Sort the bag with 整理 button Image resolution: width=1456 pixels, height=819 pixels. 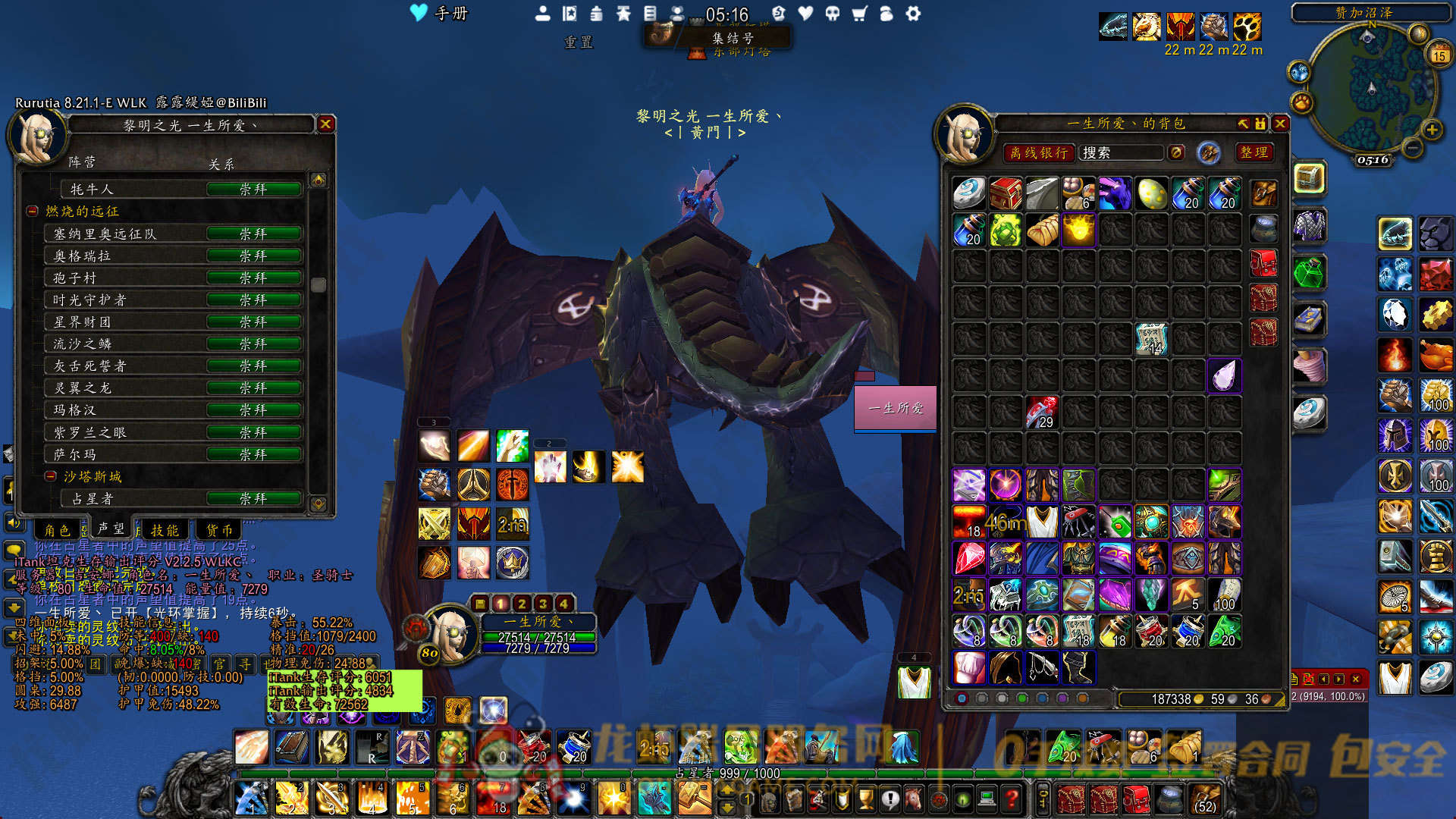point(1254,152)
